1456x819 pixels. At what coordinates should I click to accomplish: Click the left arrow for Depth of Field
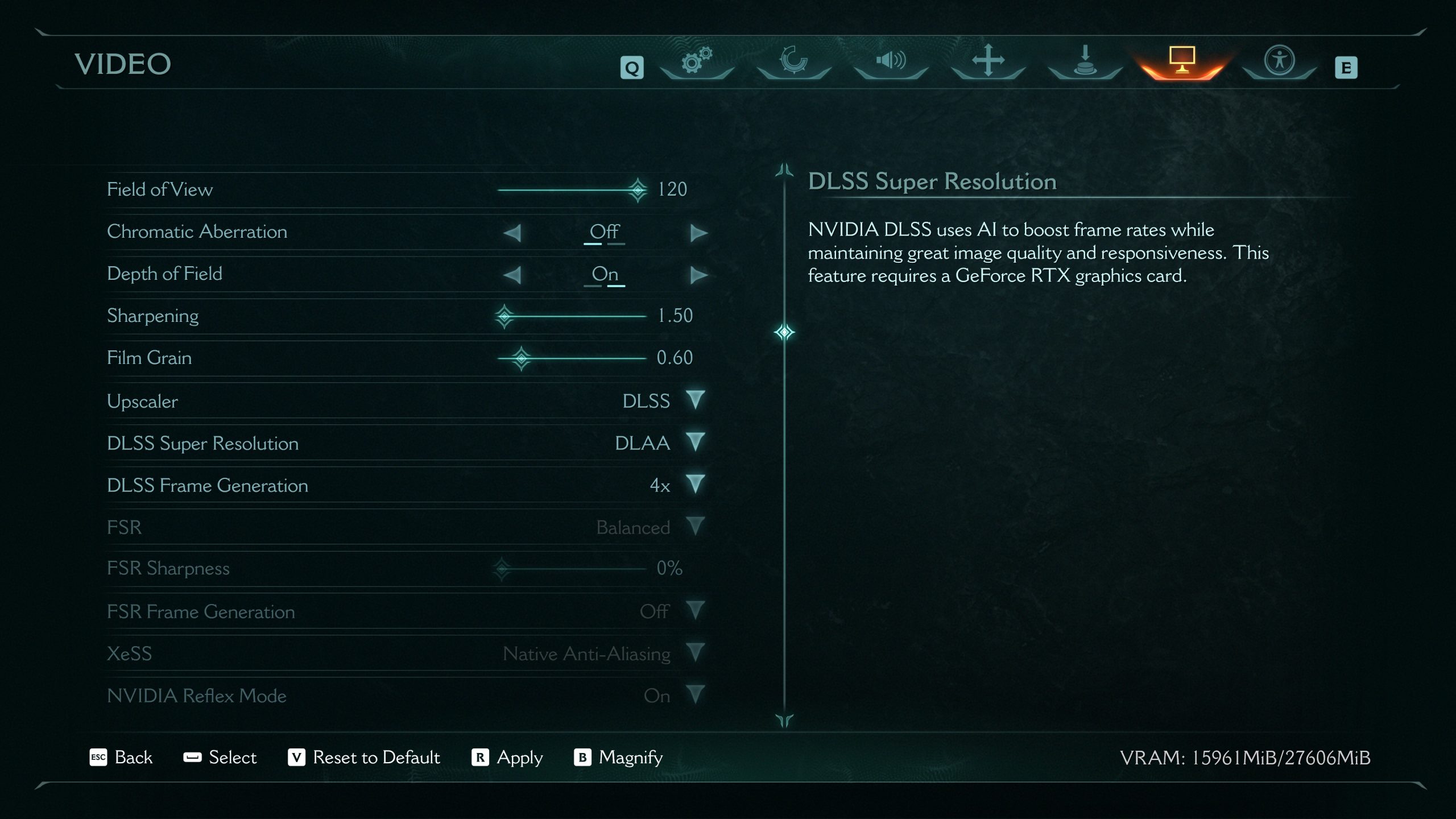click(x=512, y=275)
